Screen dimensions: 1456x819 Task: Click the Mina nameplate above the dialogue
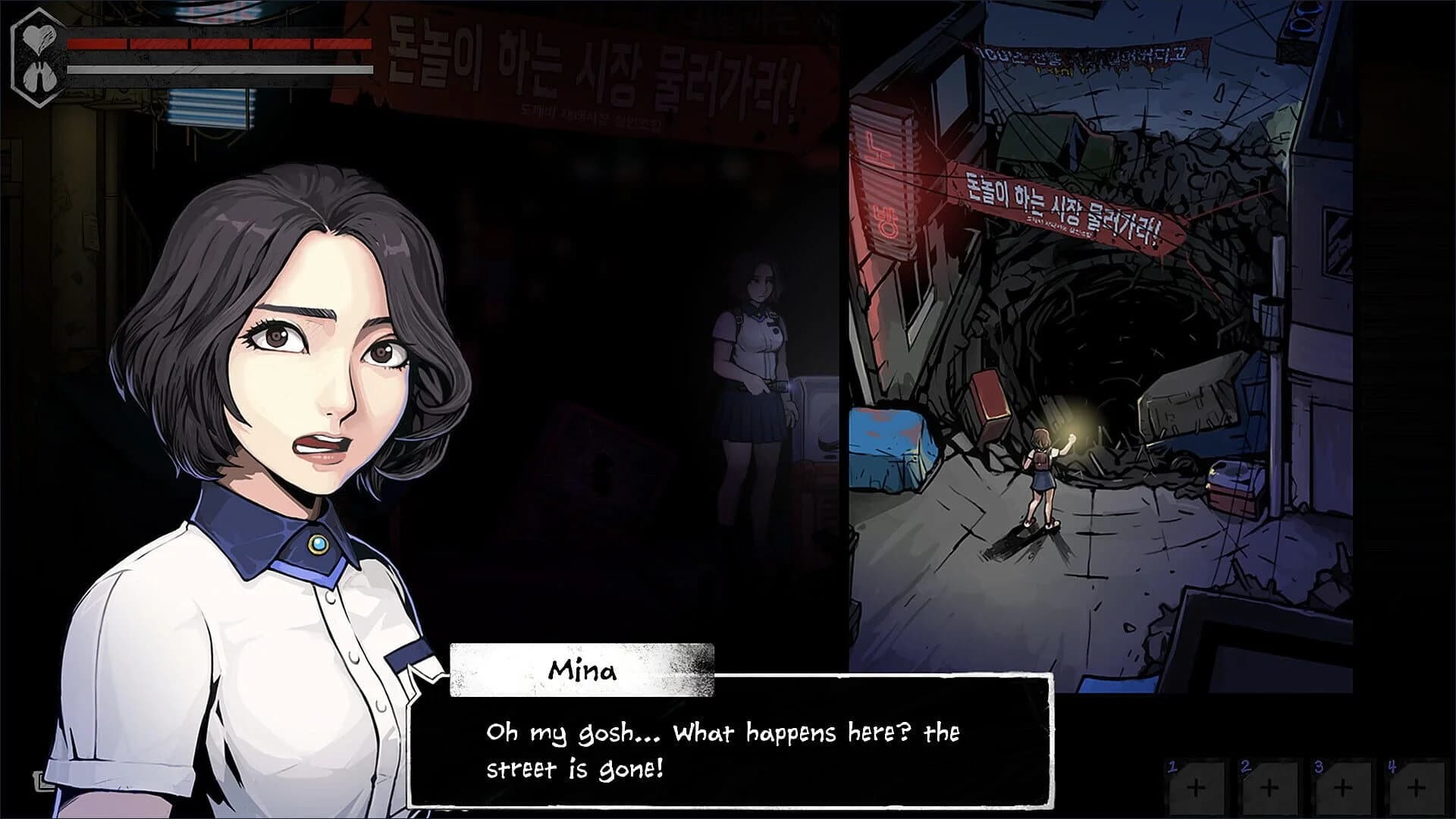click(581, 670)
